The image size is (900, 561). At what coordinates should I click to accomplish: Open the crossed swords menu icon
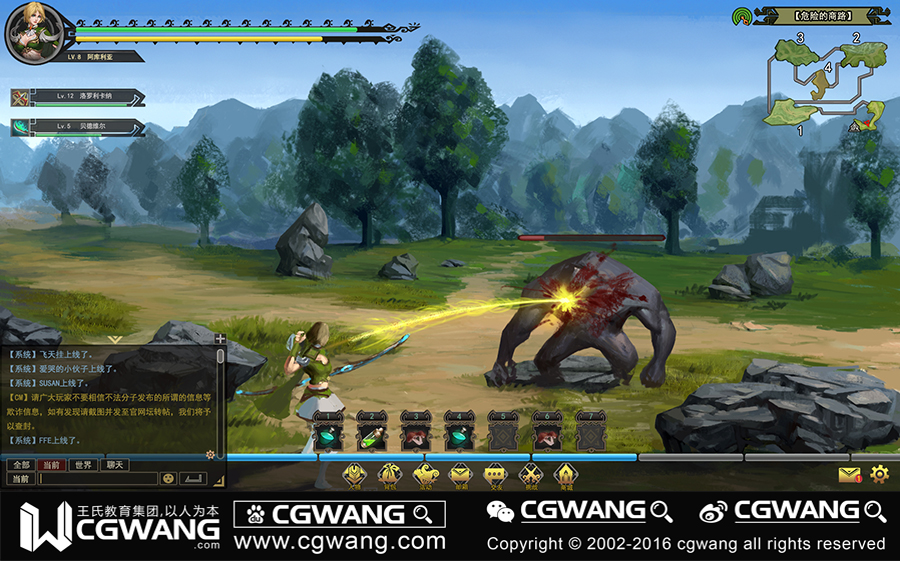tap(531, 475)
